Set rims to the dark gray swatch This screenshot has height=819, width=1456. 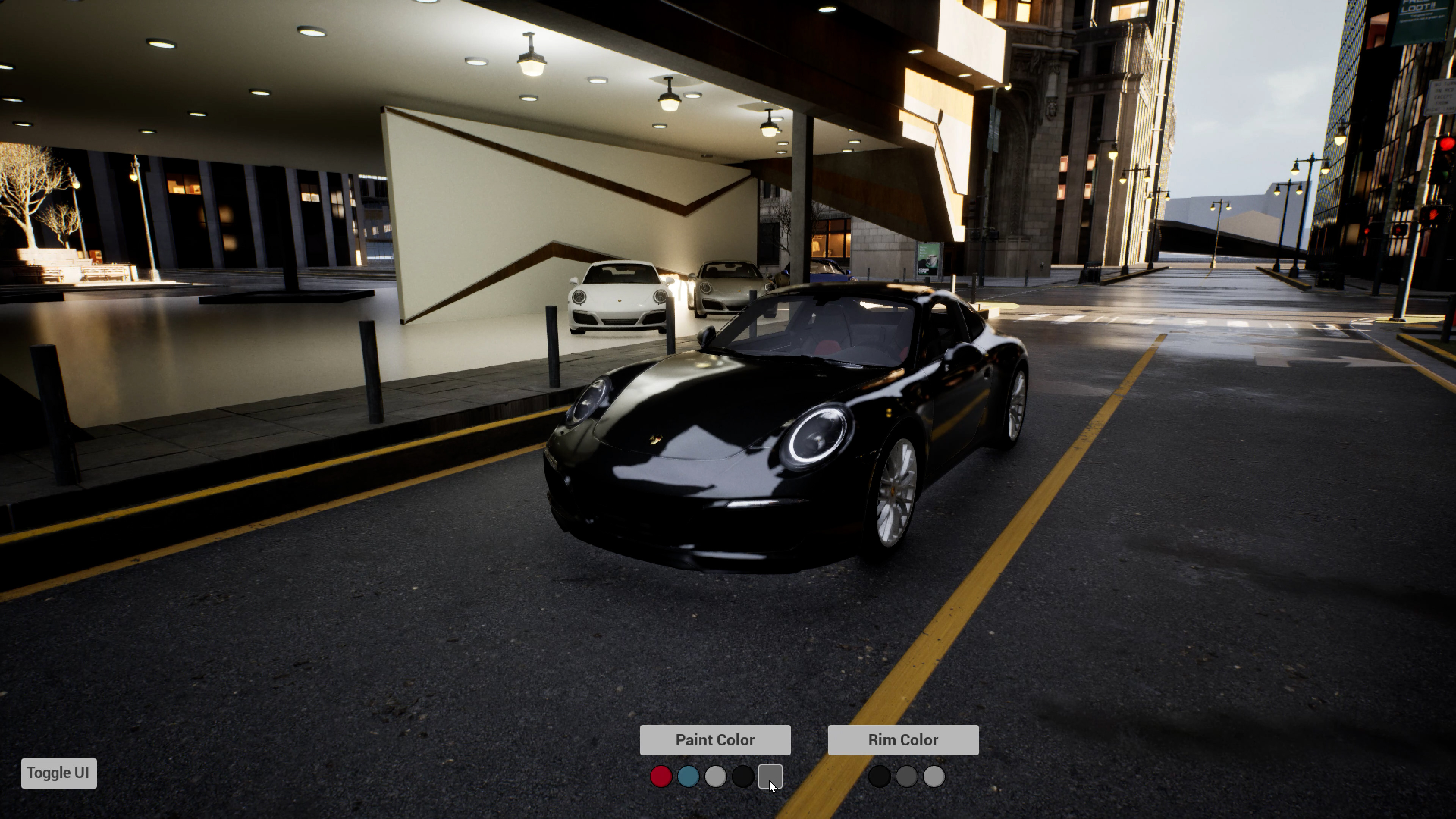906,777
